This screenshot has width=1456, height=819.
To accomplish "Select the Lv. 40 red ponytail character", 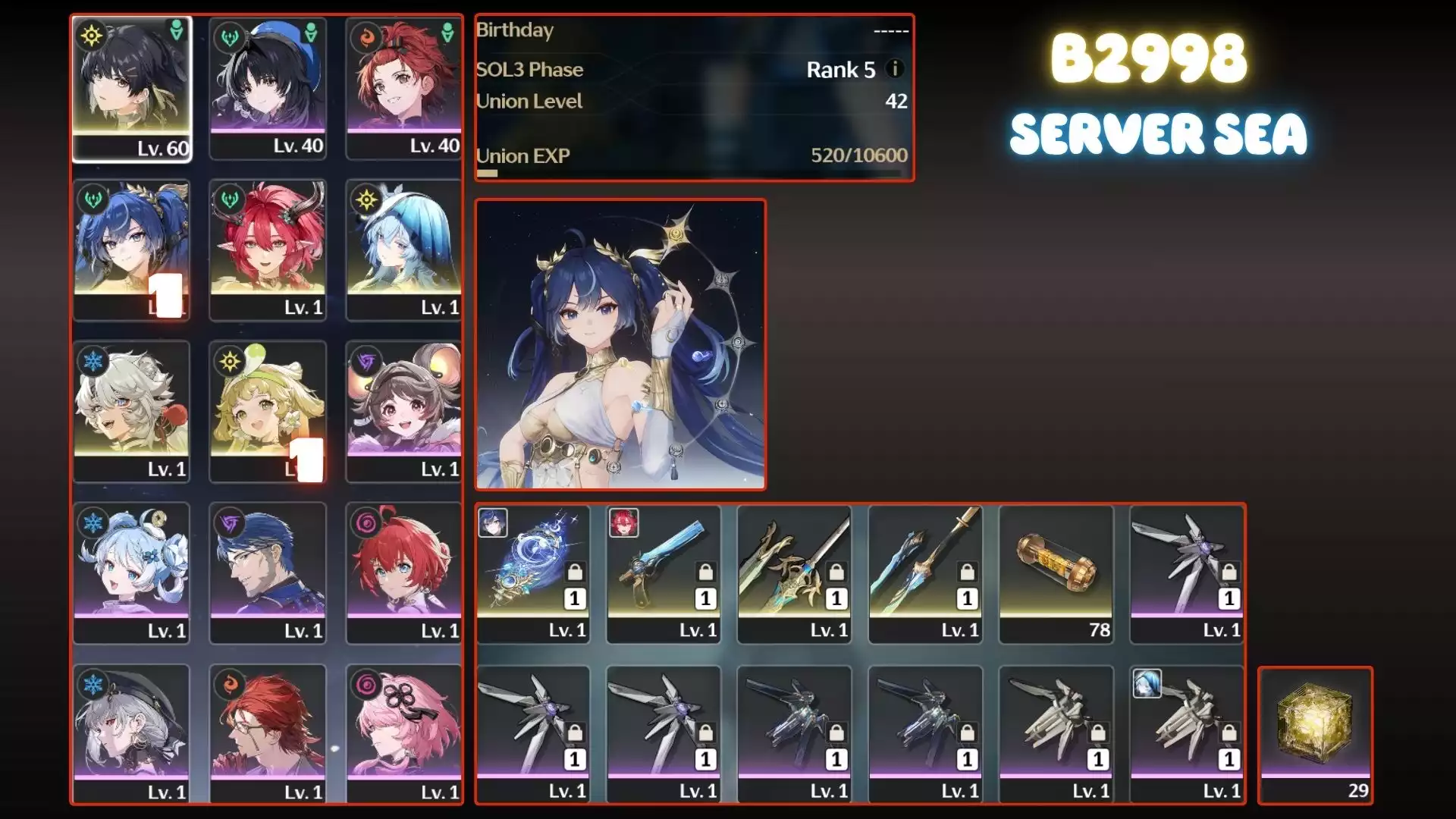I will pos(403,88).
